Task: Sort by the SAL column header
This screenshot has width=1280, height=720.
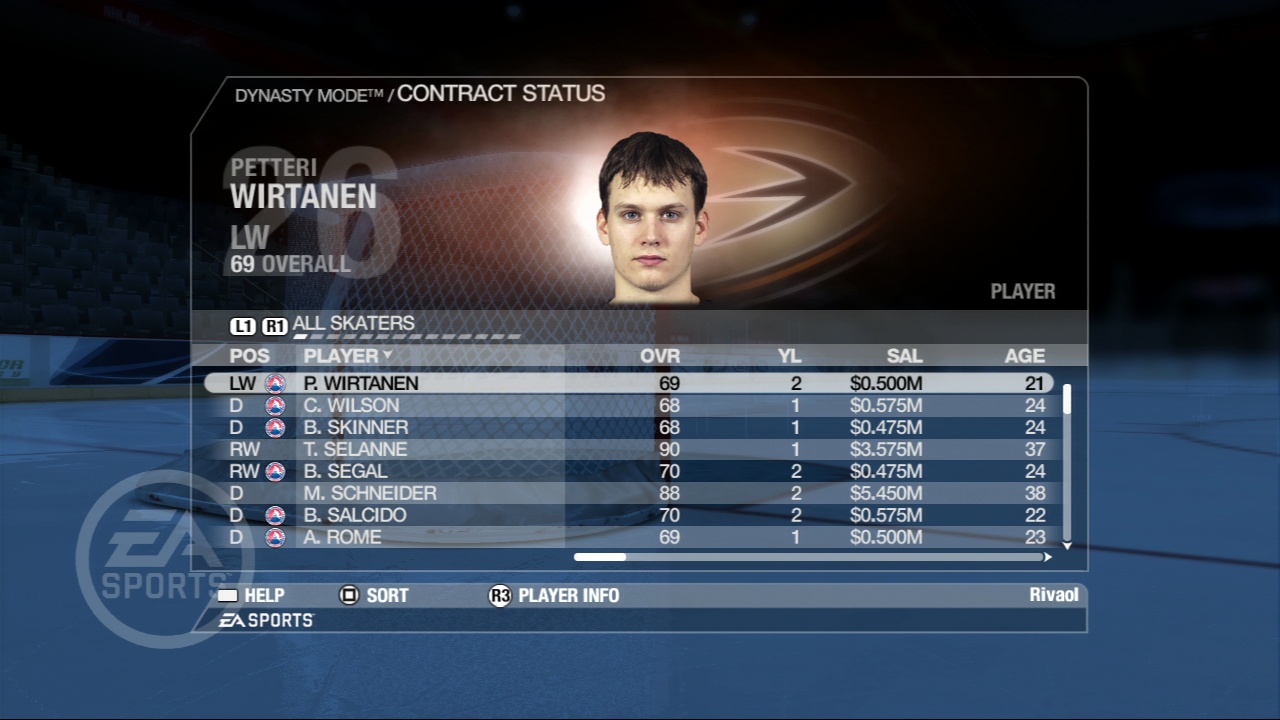Action: point(904,355)
